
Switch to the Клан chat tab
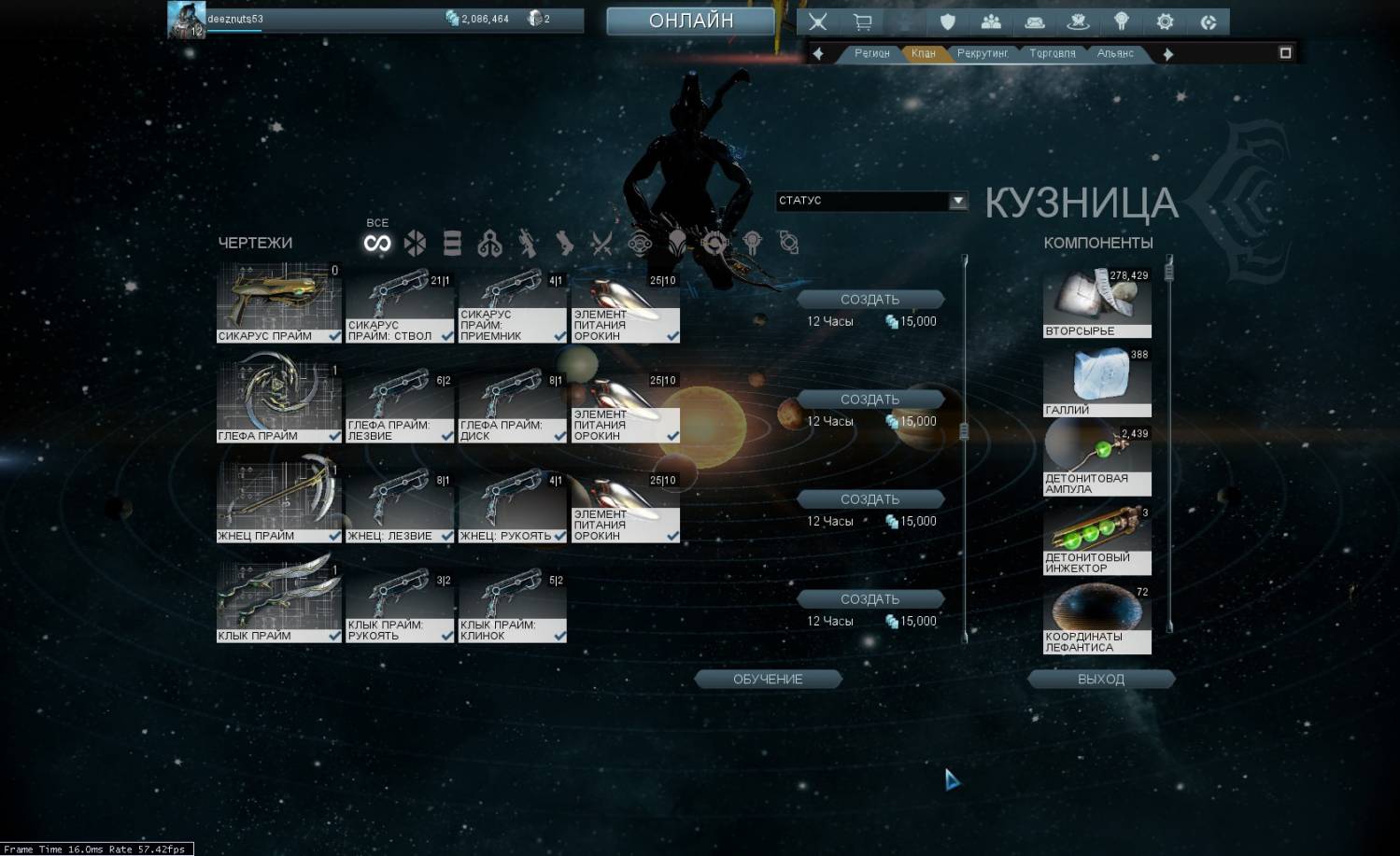(923, 54)
